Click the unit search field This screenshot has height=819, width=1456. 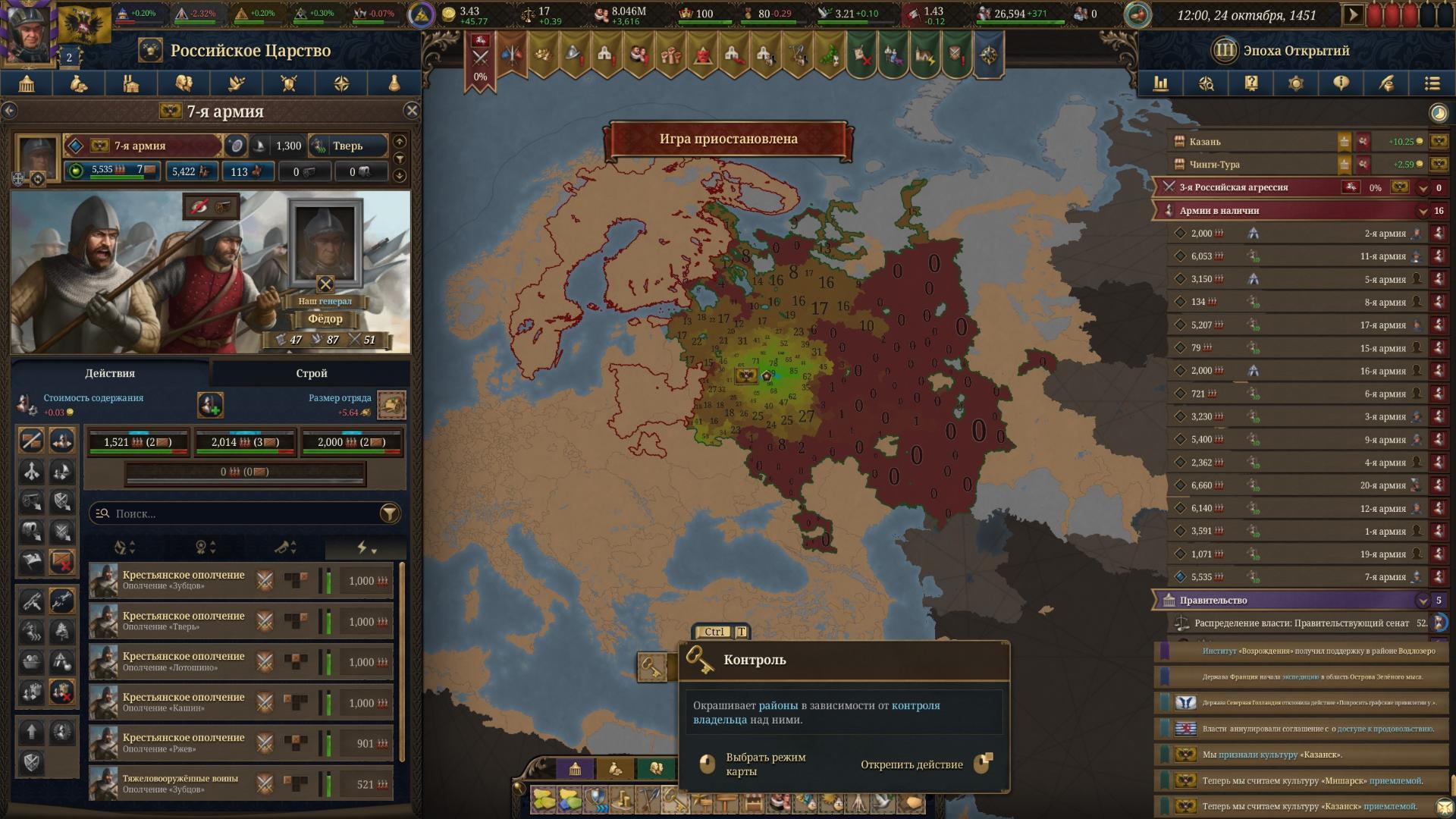(x=243, y=513)
